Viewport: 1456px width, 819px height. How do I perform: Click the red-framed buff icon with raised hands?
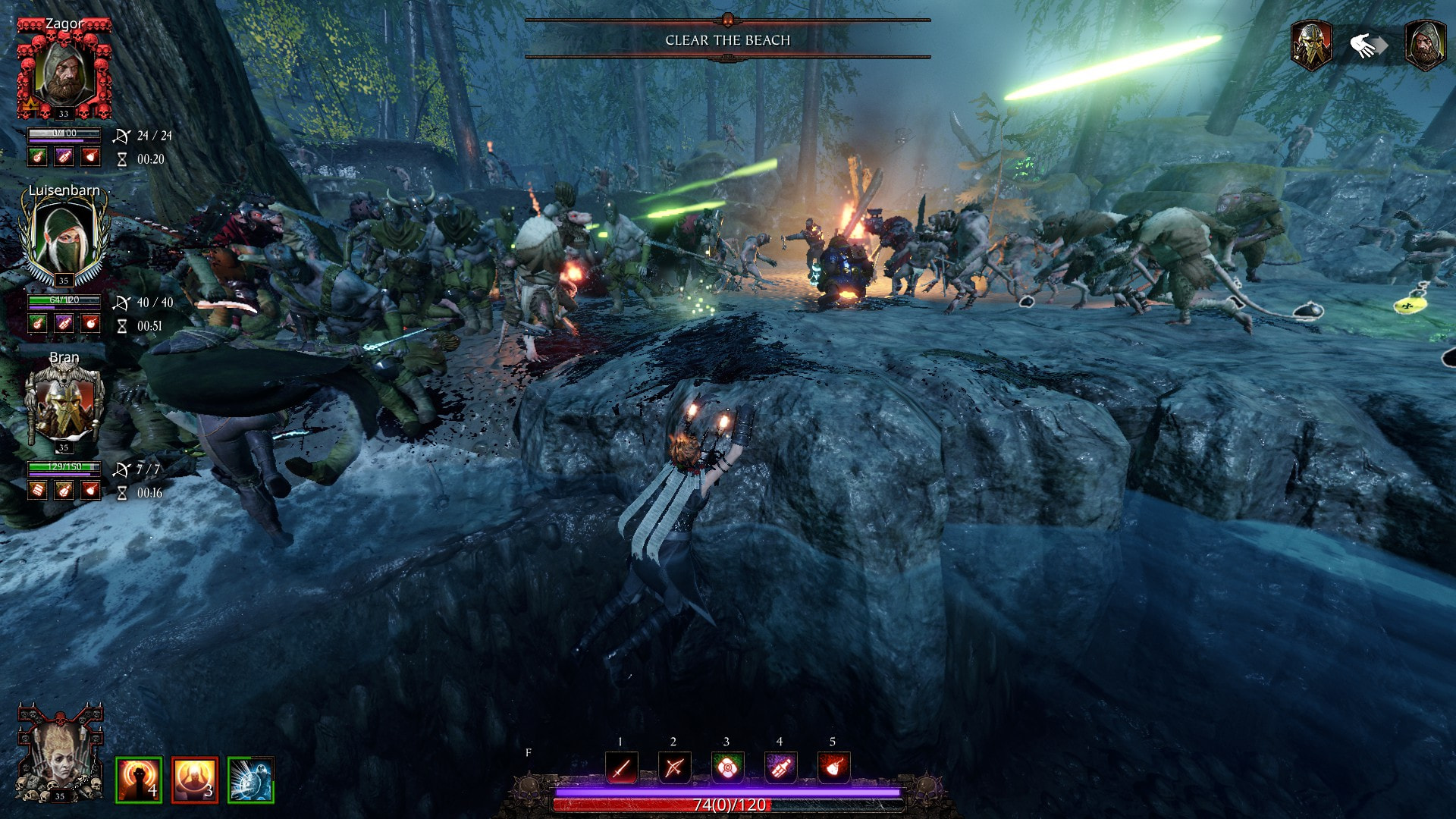[x=195, y=780]
